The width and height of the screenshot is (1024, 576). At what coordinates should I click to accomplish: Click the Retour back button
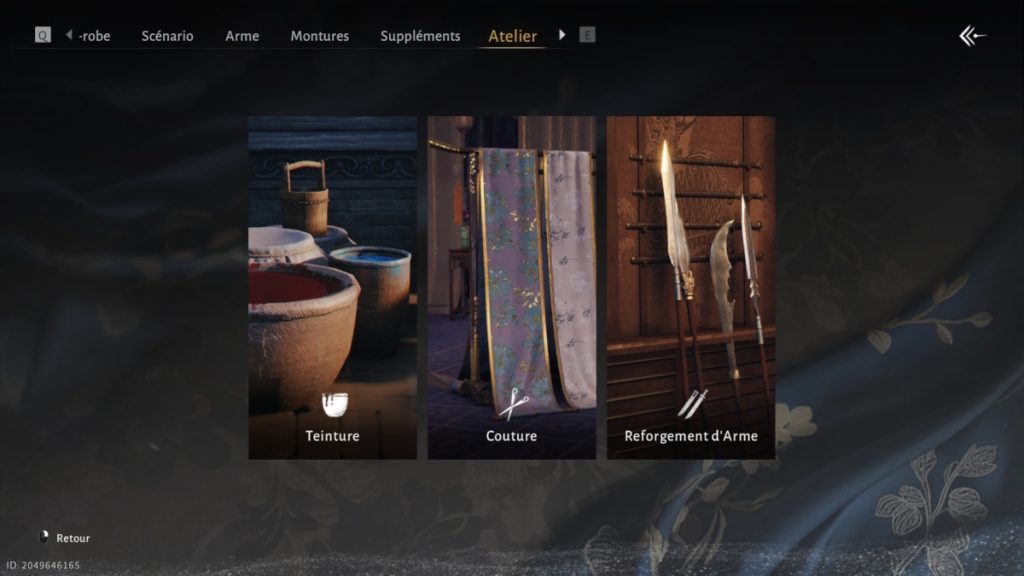[x=66, y=538]
